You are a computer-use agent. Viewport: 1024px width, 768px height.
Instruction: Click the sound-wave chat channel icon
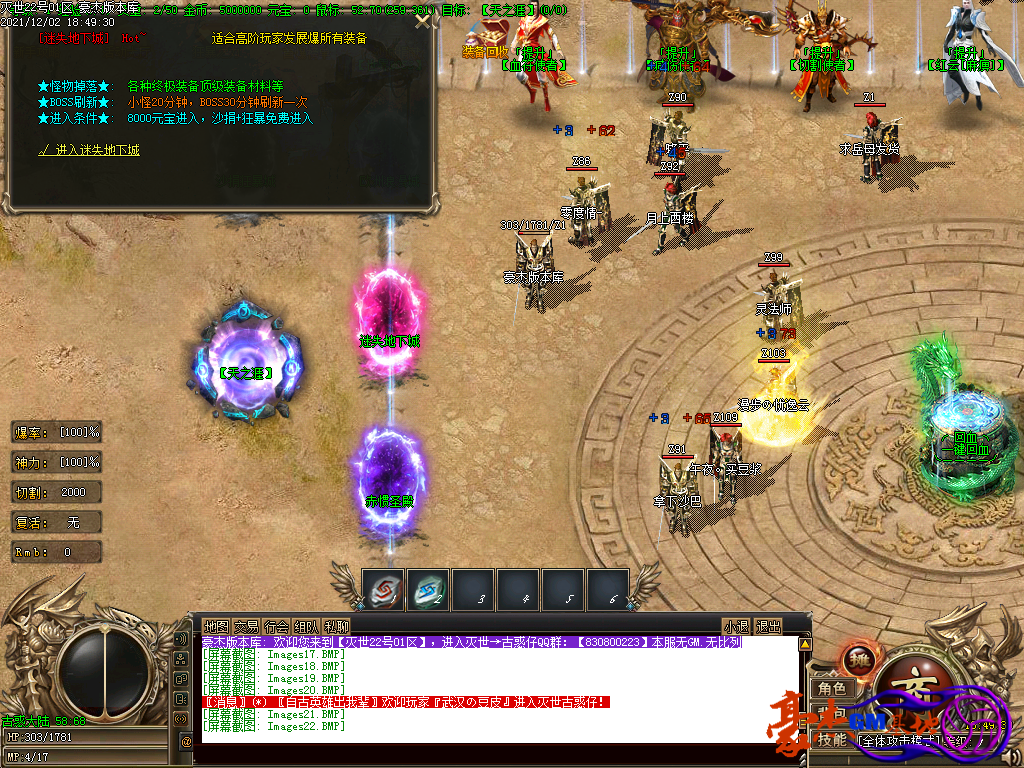181,718
